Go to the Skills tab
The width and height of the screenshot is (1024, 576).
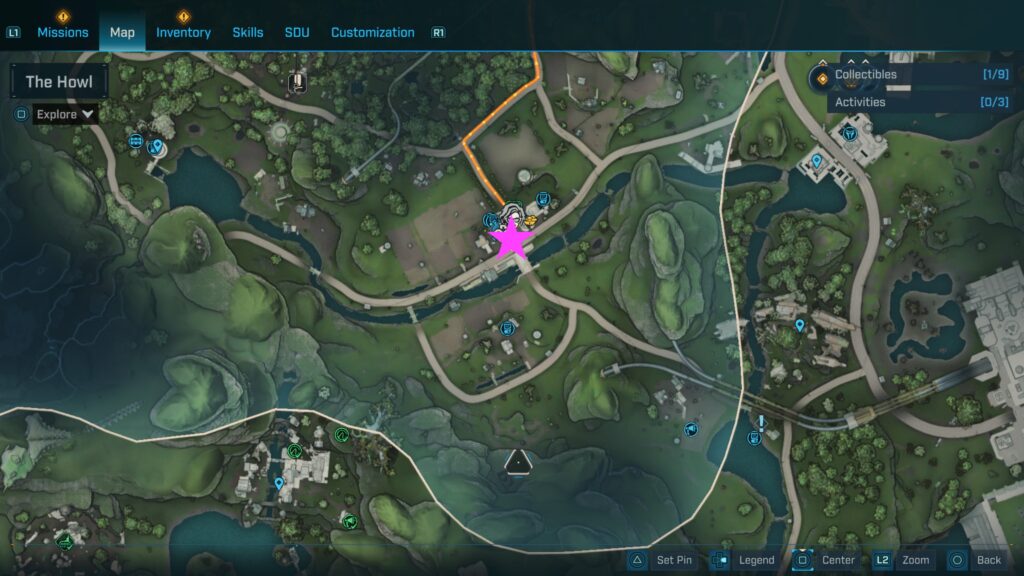[x=248, y=32]
